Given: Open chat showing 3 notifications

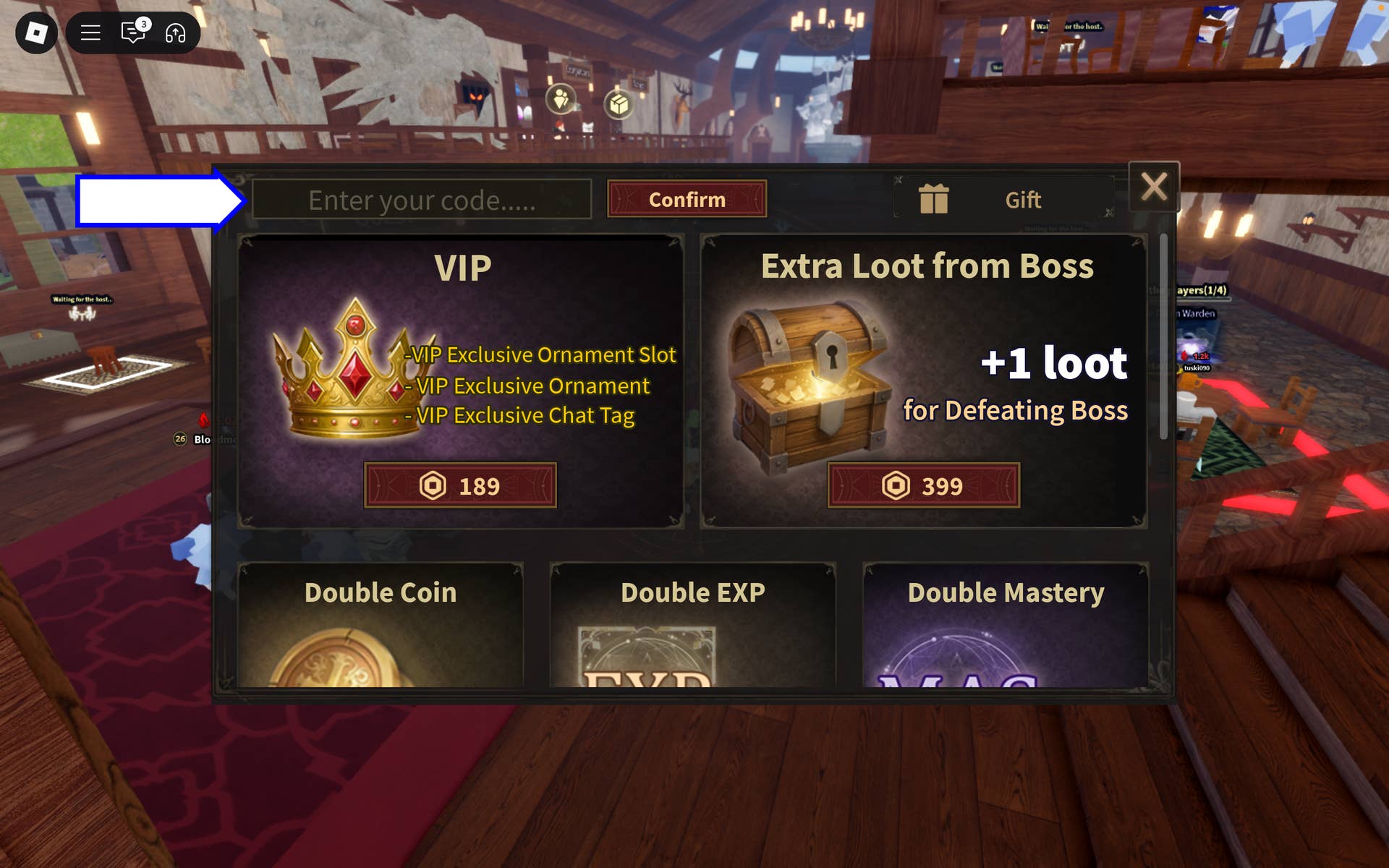Looking at the screenshot, I should pyautogui.click(x=132, y=33).
